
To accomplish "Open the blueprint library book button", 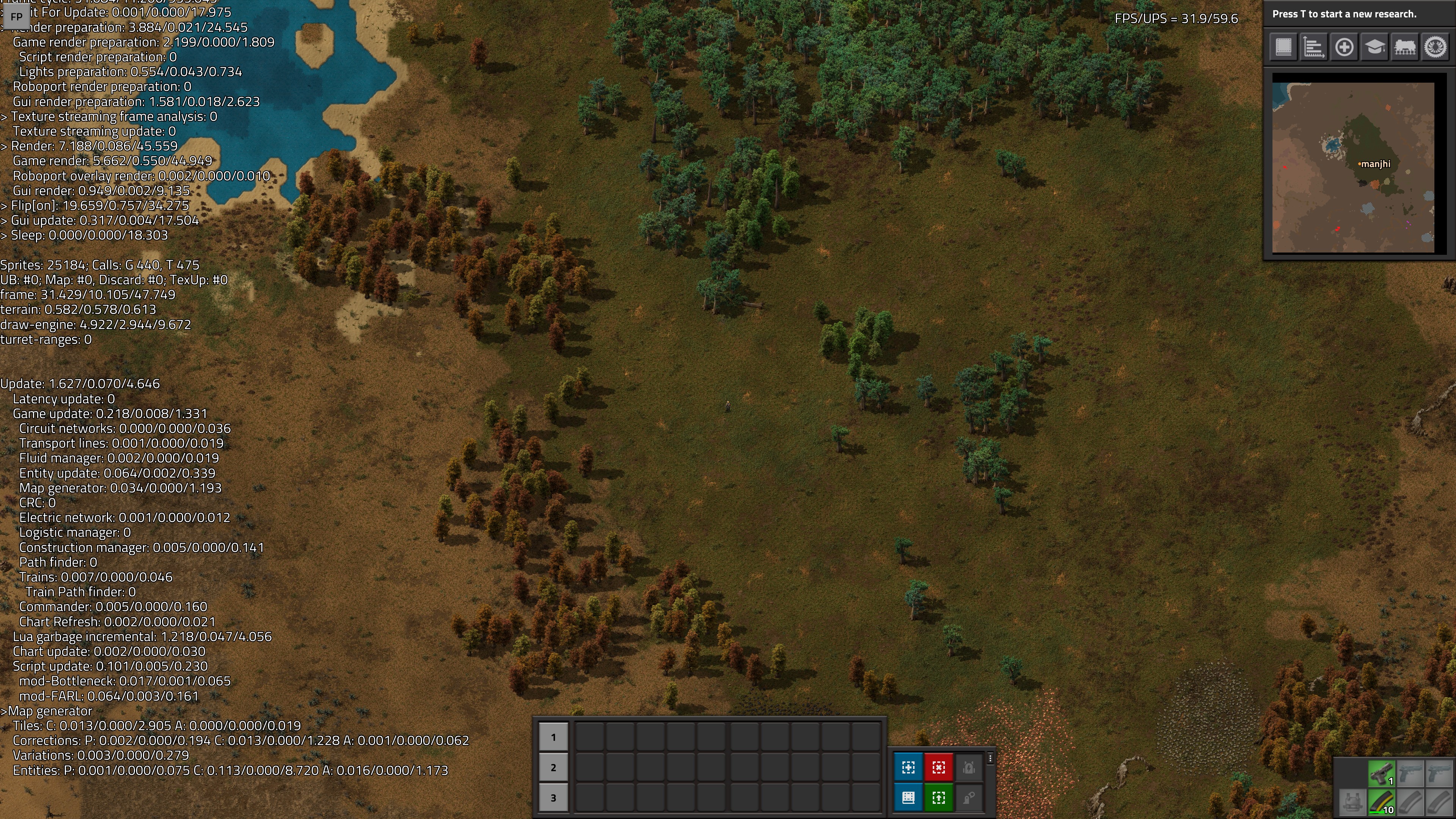I will point(1283,47).
